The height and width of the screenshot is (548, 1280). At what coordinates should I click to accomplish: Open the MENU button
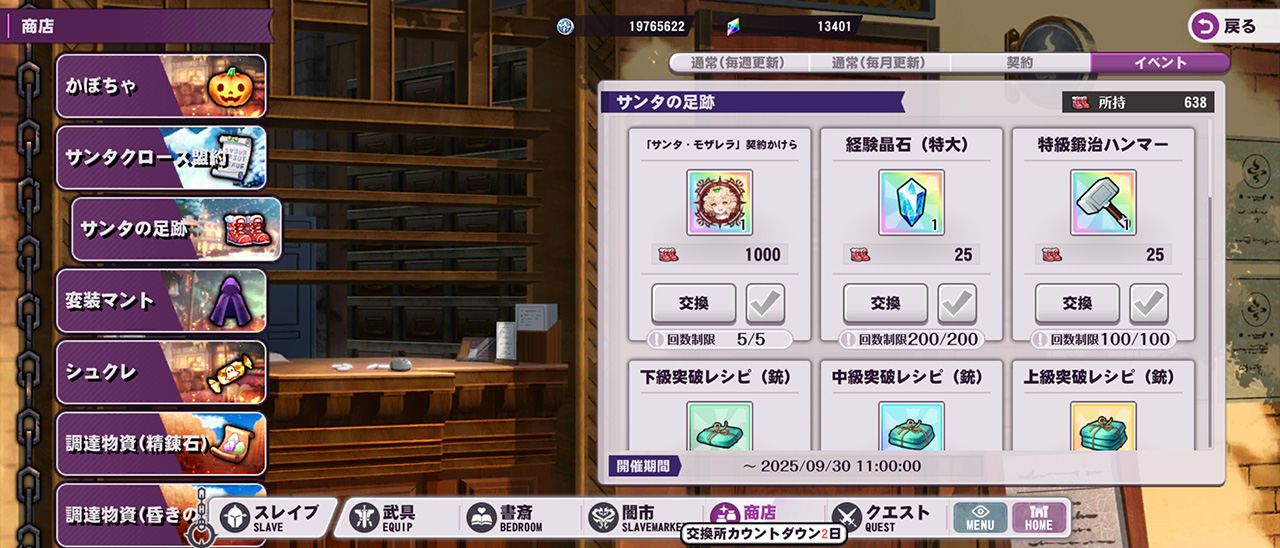980,517
